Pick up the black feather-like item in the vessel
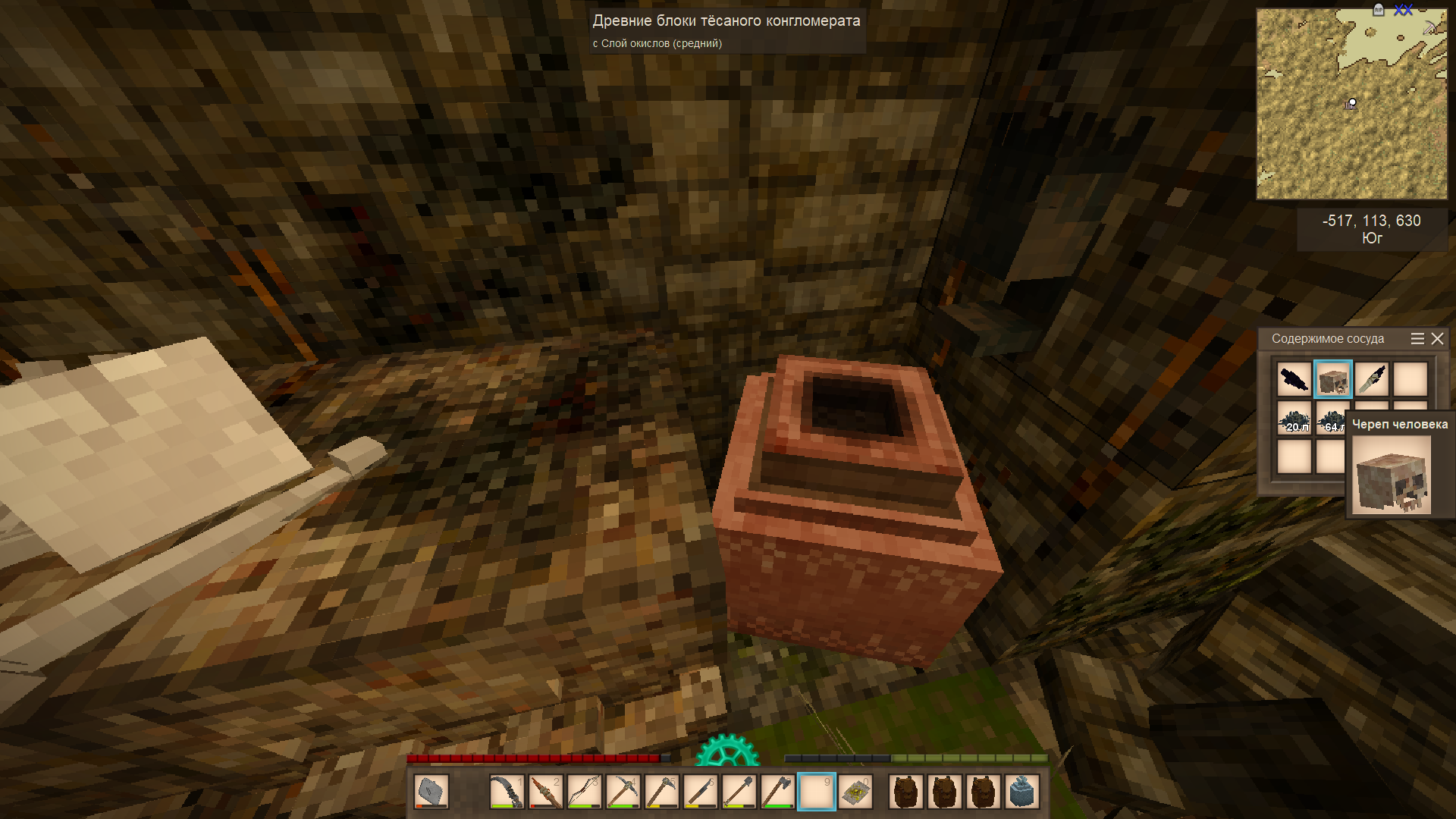 tap(1294, 379)
